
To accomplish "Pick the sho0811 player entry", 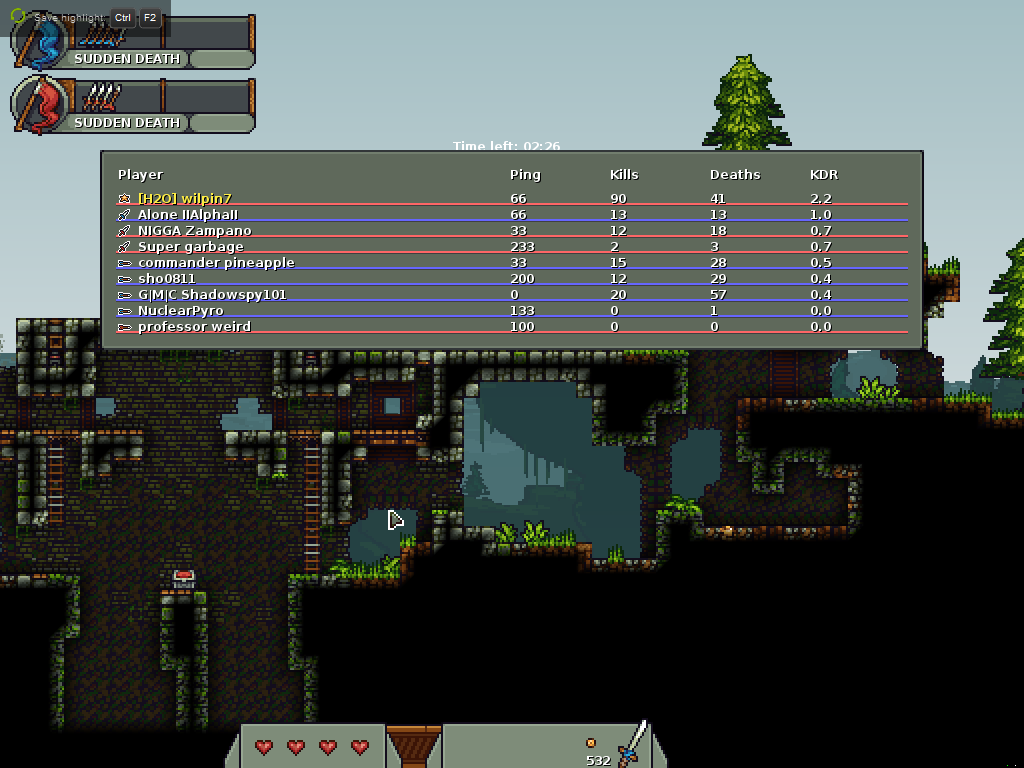I will tap(166, 279).
